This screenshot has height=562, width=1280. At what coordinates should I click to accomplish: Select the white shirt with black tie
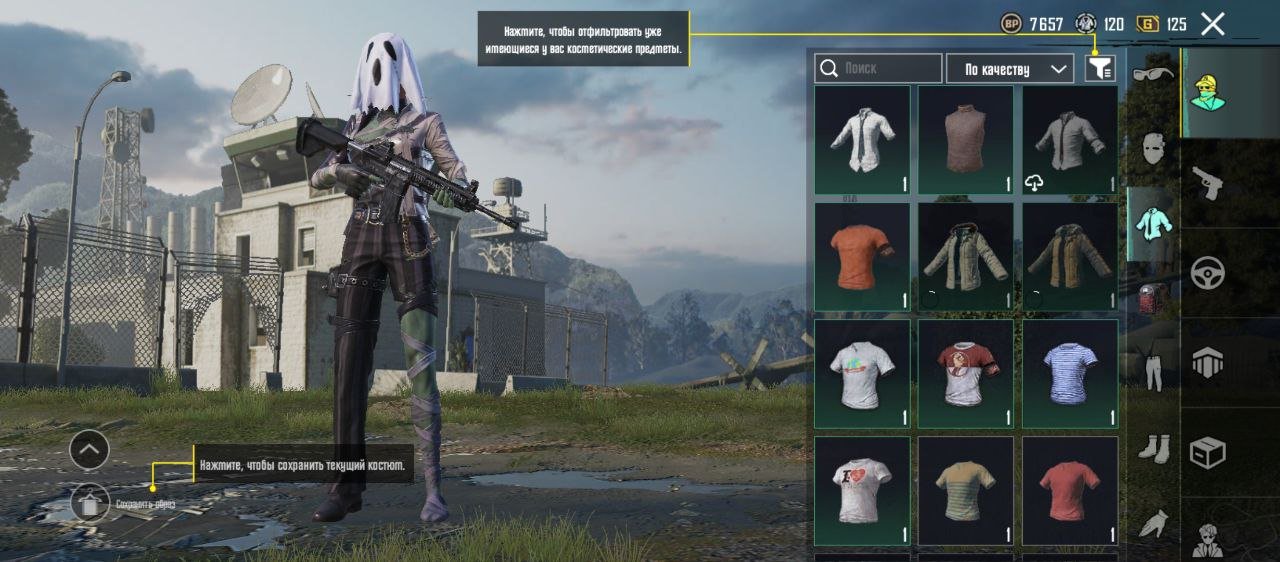coord(862,139)
